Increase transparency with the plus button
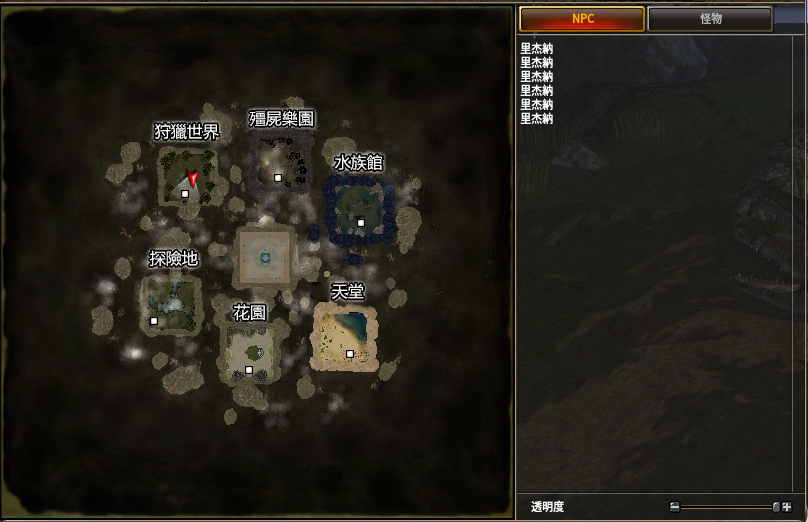The width and height of the screenshot is (808, 522). (x=787, y=507)
